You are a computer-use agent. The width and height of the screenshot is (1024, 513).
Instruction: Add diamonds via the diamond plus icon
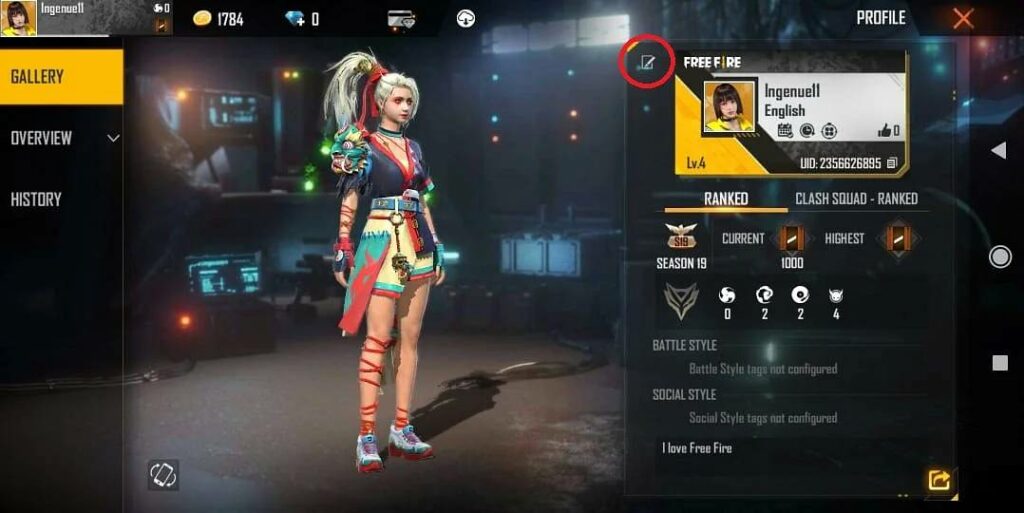(294, 18)
